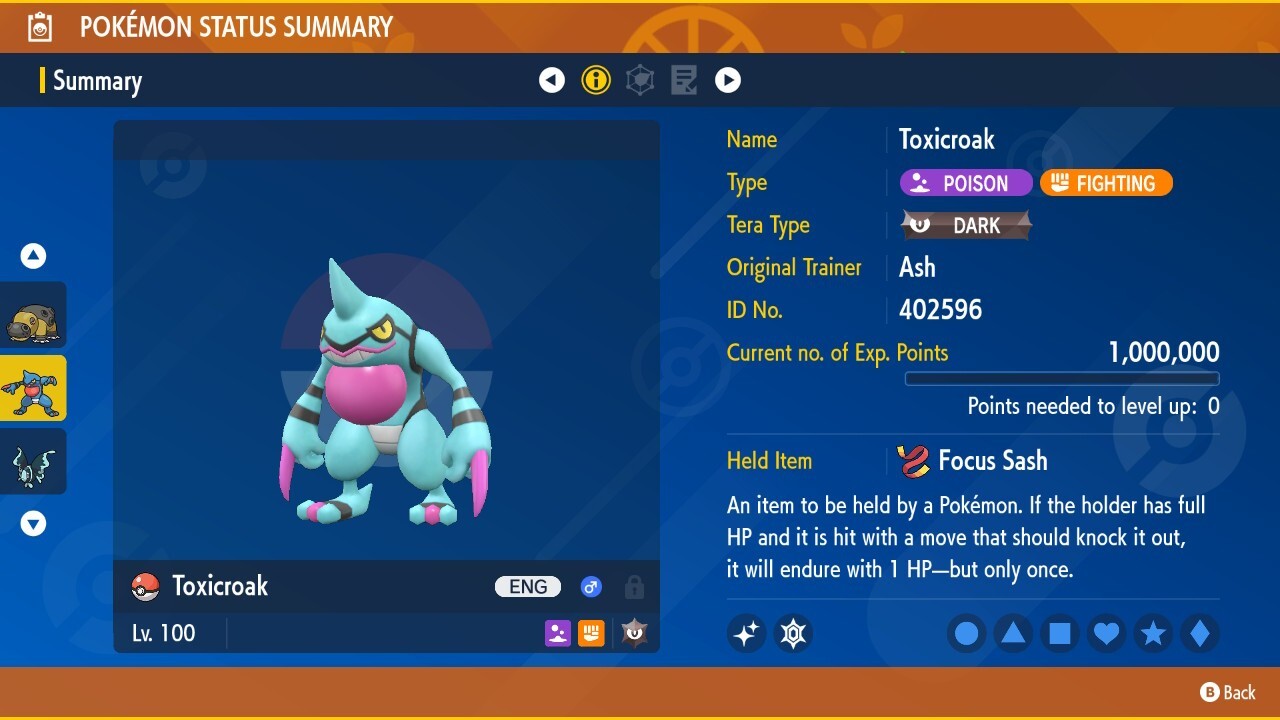Go back from the summary screen
Image resolution: width=1280 pixels, height=720 pixels.
tap(1228, 692)
